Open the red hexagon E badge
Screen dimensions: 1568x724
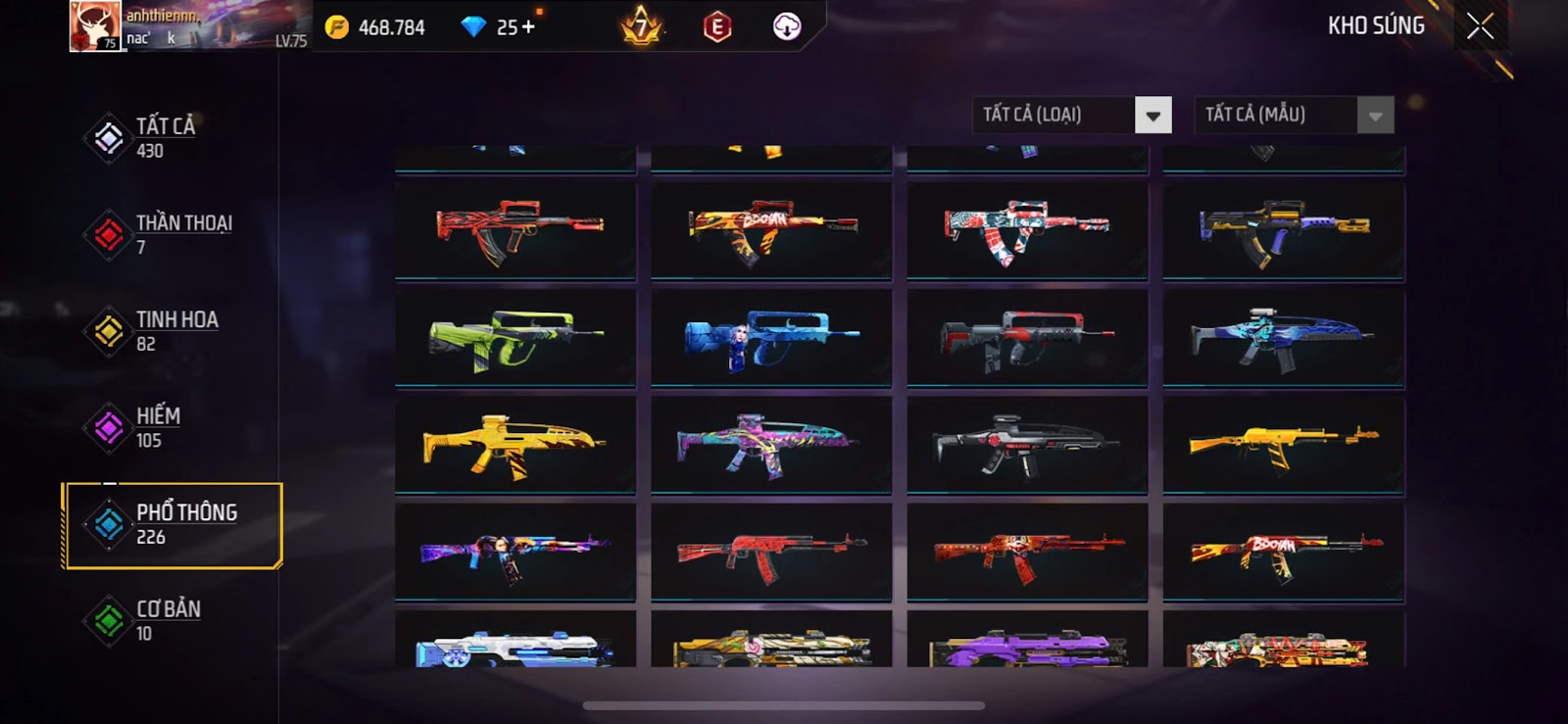point(717,26)
